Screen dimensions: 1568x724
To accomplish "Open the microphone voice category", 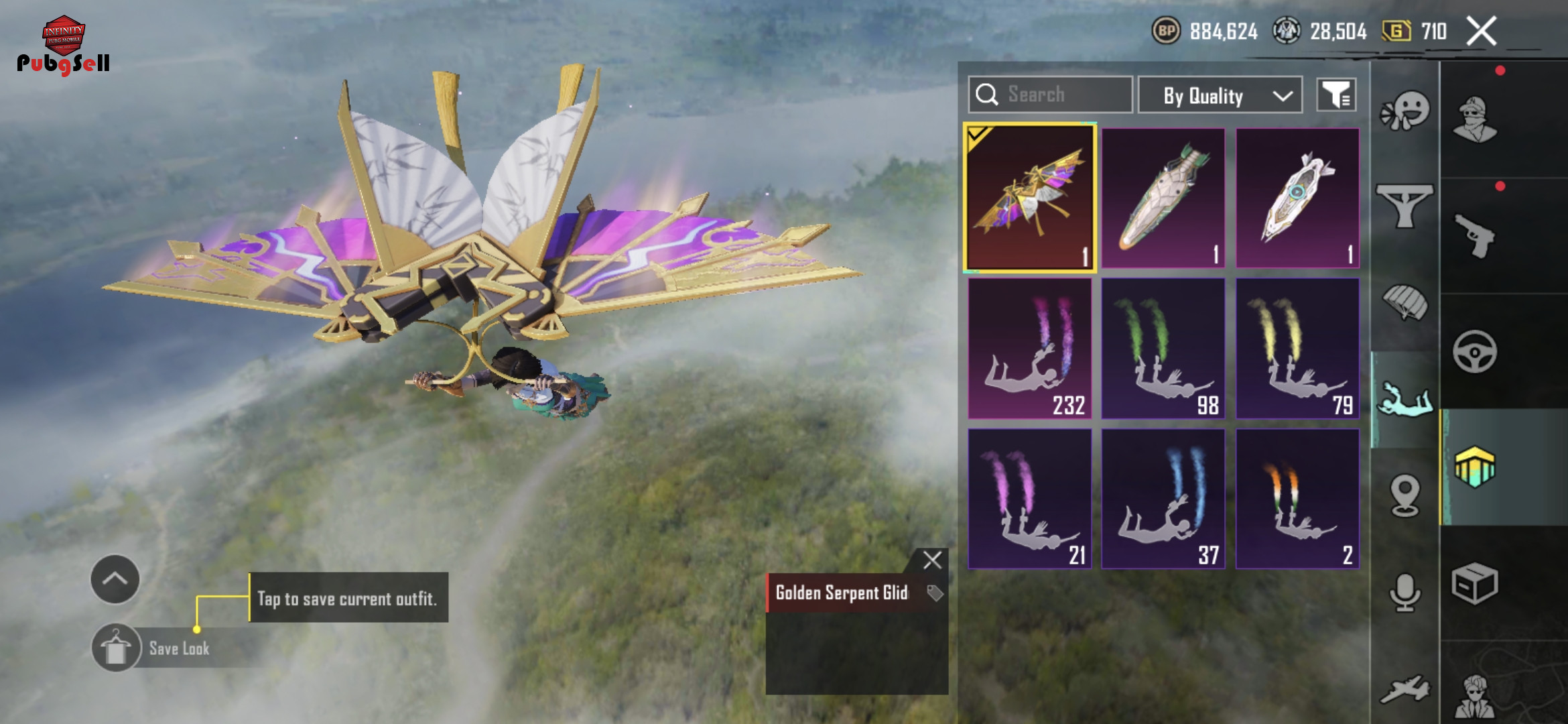I will [1405, 592].
